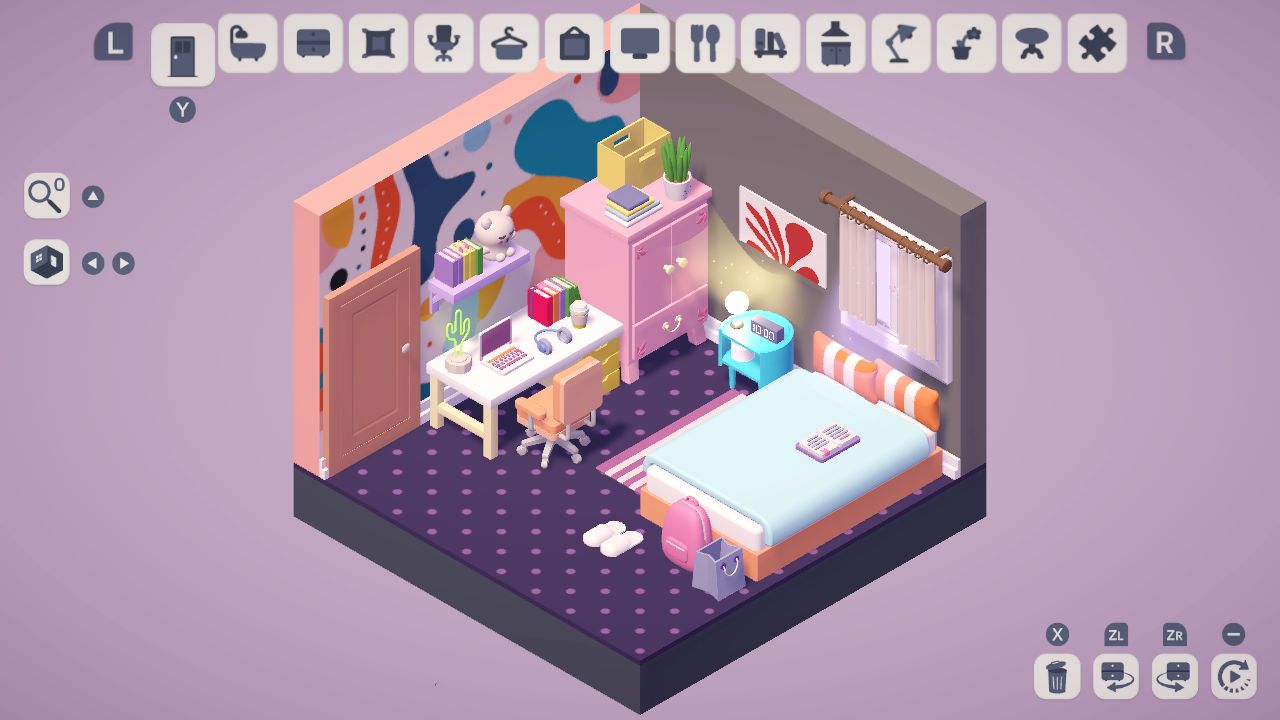
Task: Click the trash can to delete an item
Action: click(1057, 677)
